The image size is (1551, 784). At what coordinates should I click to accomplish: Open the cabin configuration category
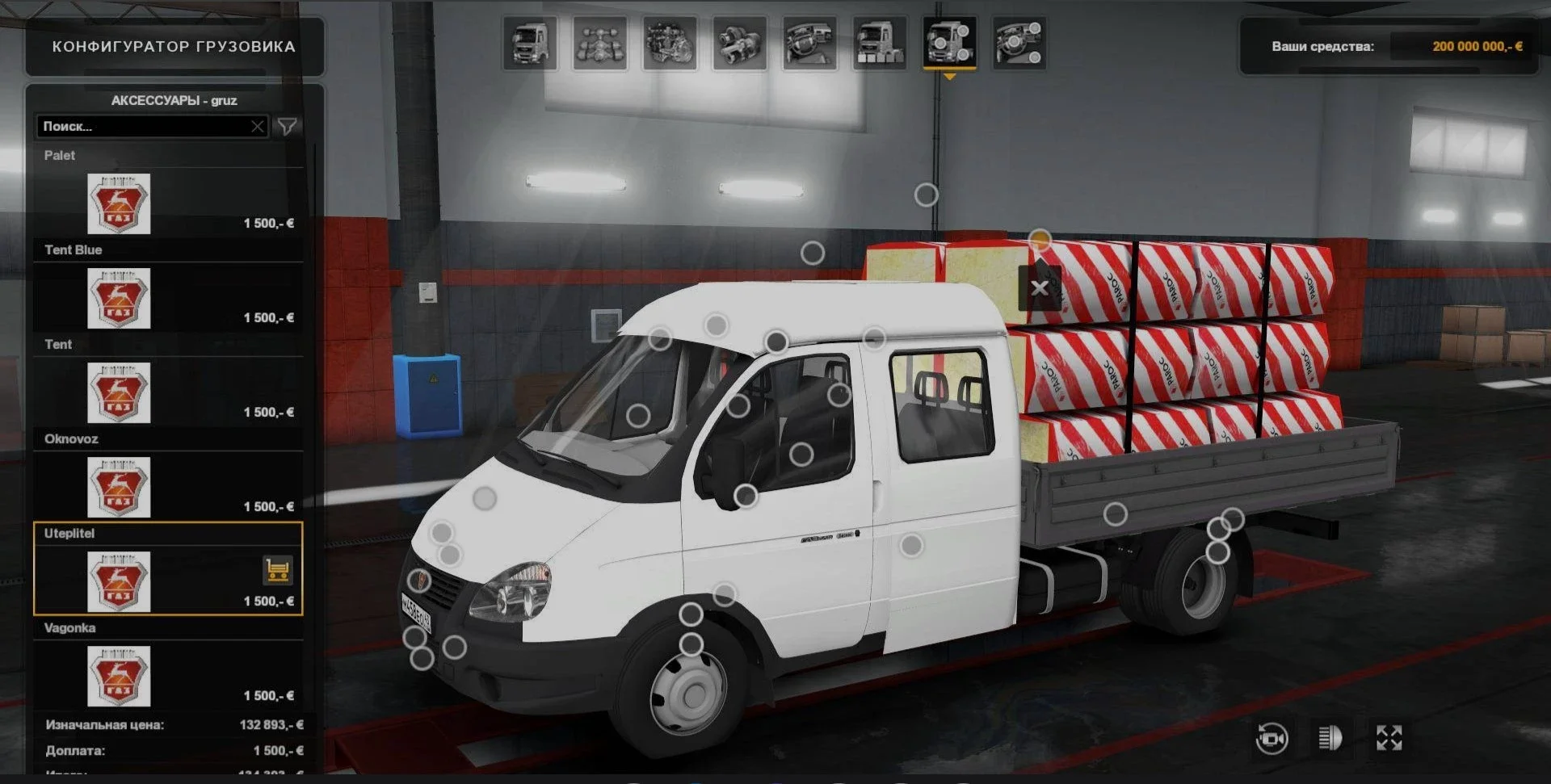coord(531,43)
